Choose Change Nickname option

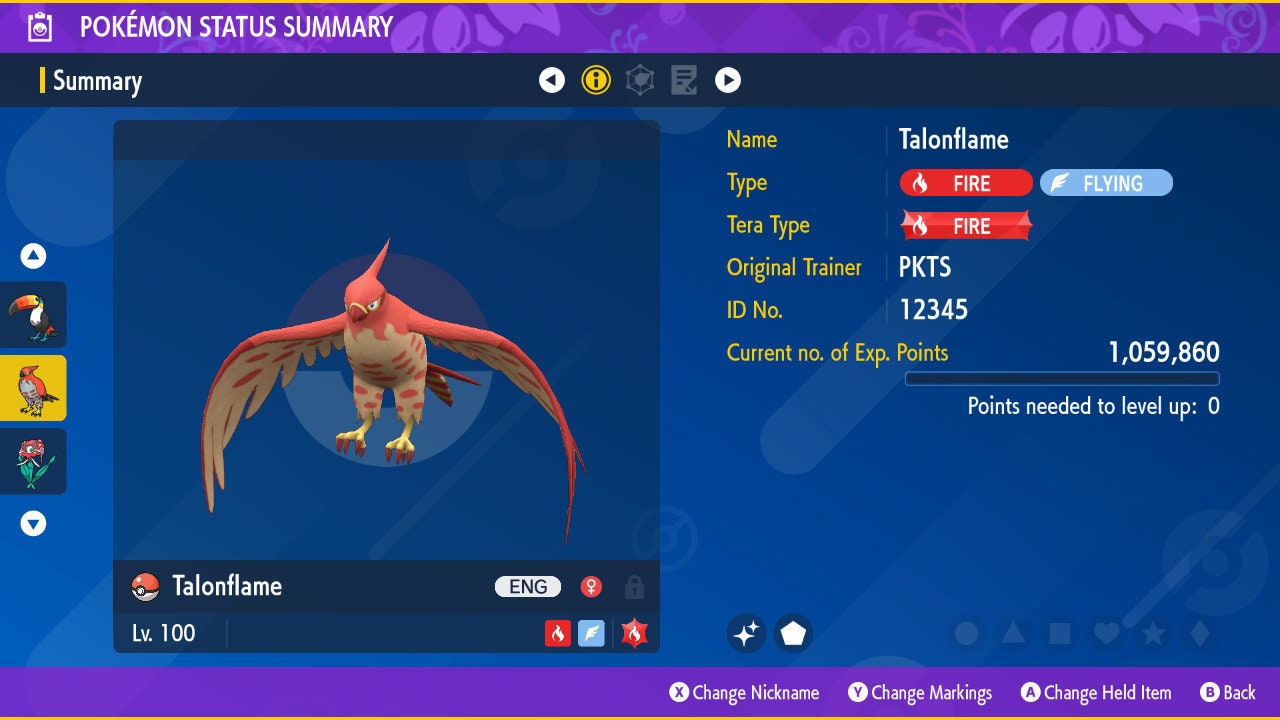pos(745,693)
